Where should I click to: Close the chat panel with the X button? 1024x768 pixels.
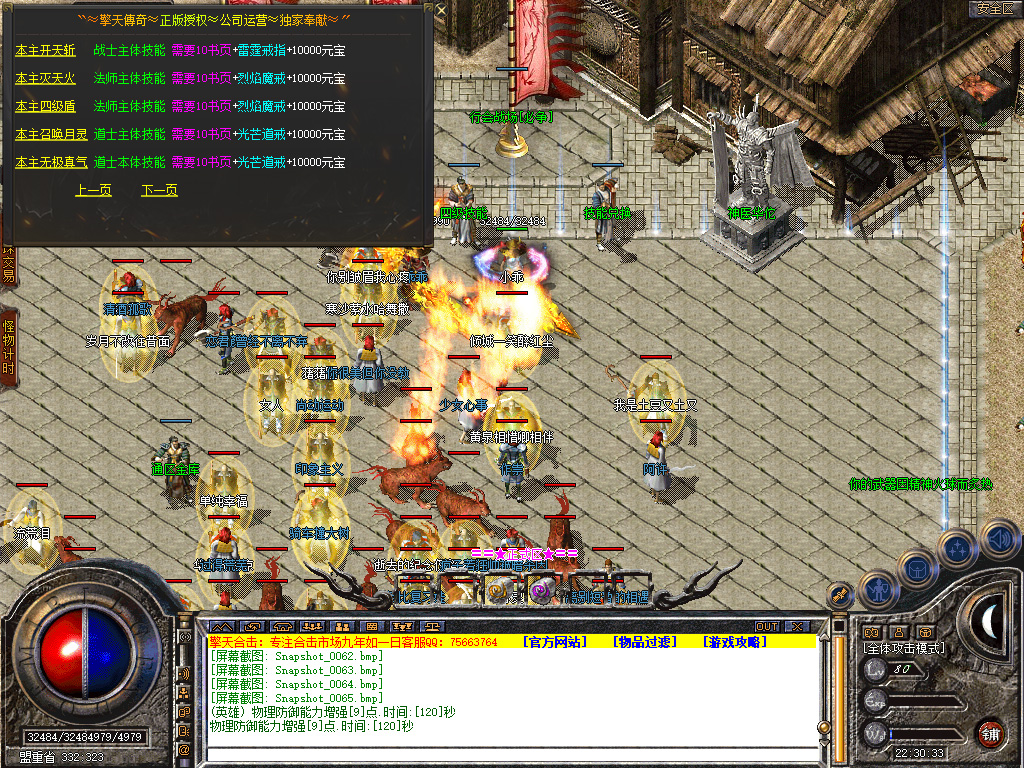click(796, 626)
